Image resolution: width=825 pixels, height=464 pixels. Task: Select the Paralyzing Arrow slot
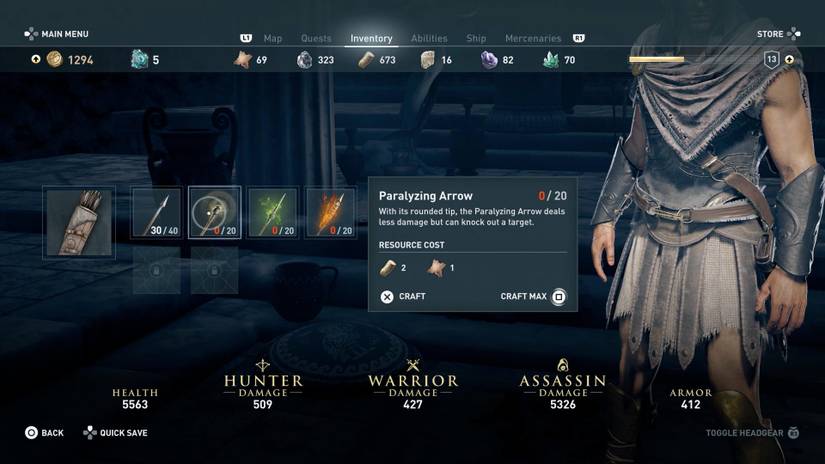click(214, 213)
